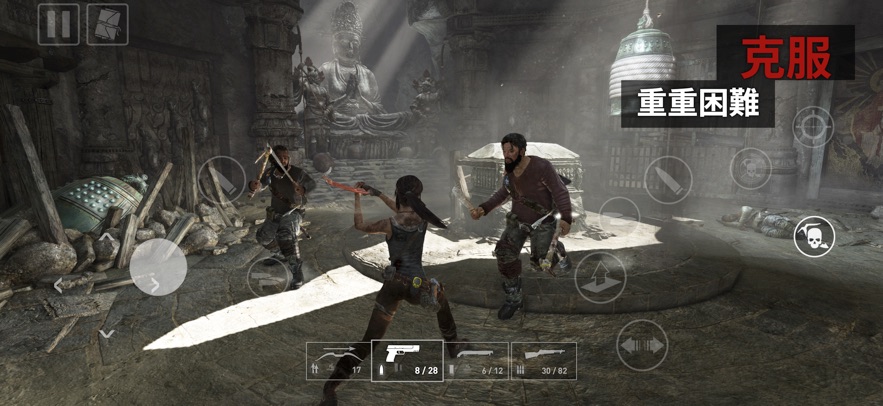Activate the highlighted skull finisher button
Image resolution: width=883 pixels, height=406 pixels.
pos(814,238)
